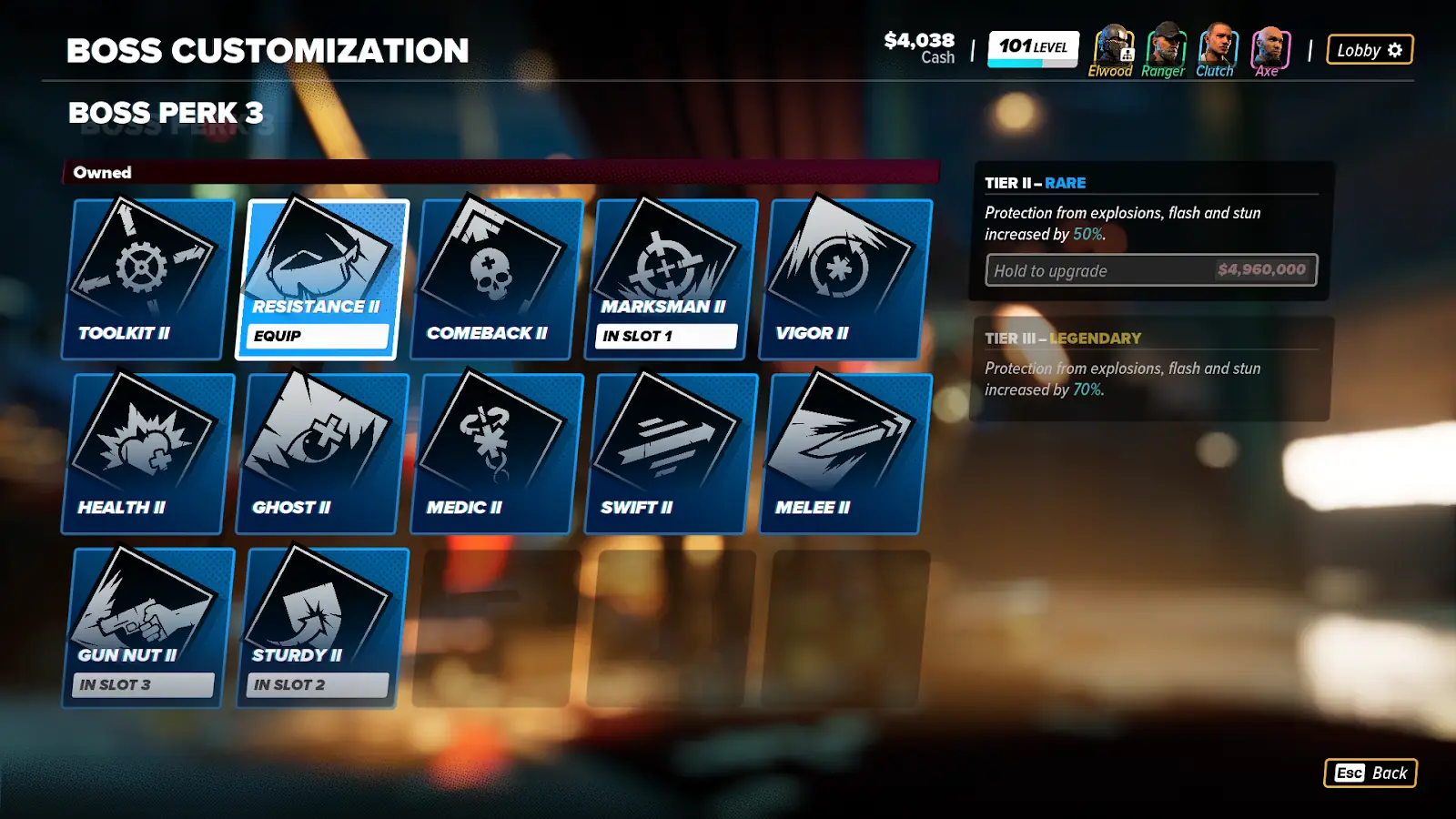
Task: Select Elwood's crew portrait
Action: [1112, 46]
